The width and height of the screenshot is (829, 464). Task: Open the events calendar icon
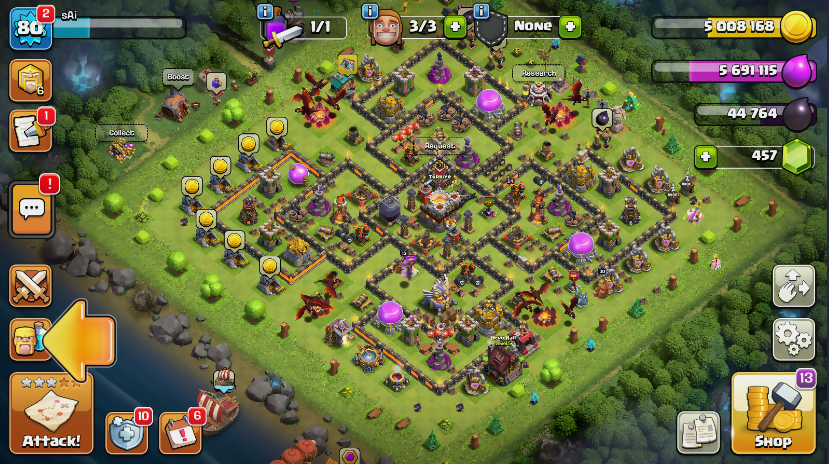179,433
